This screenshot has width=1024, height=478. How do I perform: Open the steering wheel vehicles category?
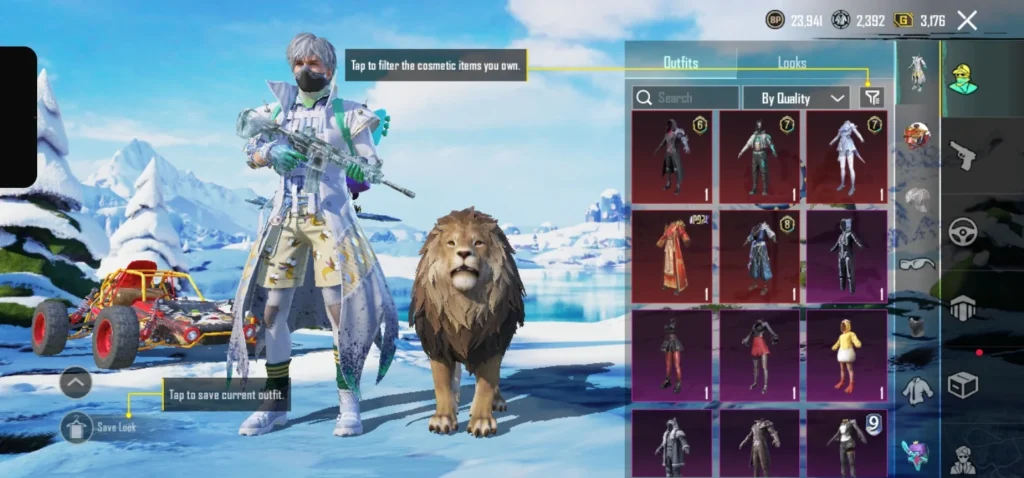pos(962,231)
